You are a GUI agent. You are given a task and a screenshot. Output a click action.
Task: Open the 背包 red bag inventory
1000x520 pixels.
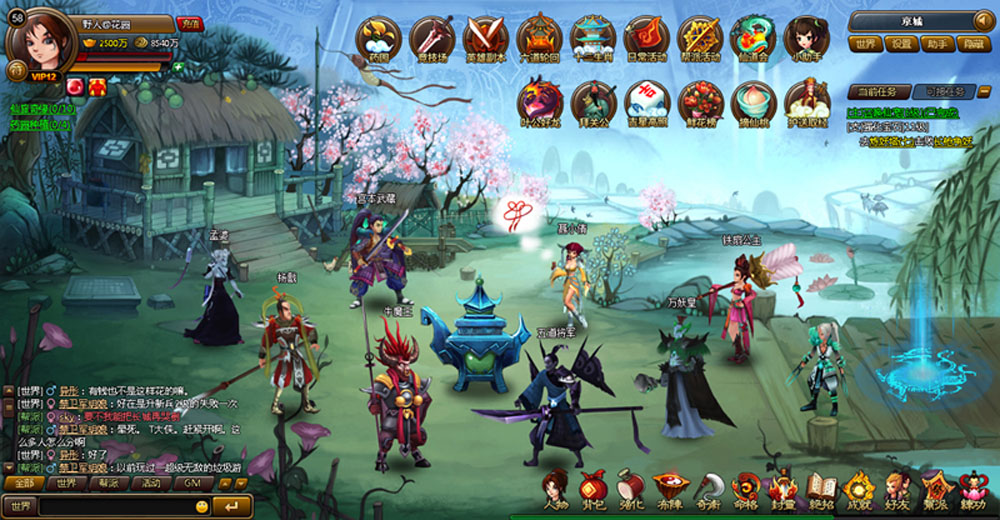pyautogui.click(x=593, y=490)
